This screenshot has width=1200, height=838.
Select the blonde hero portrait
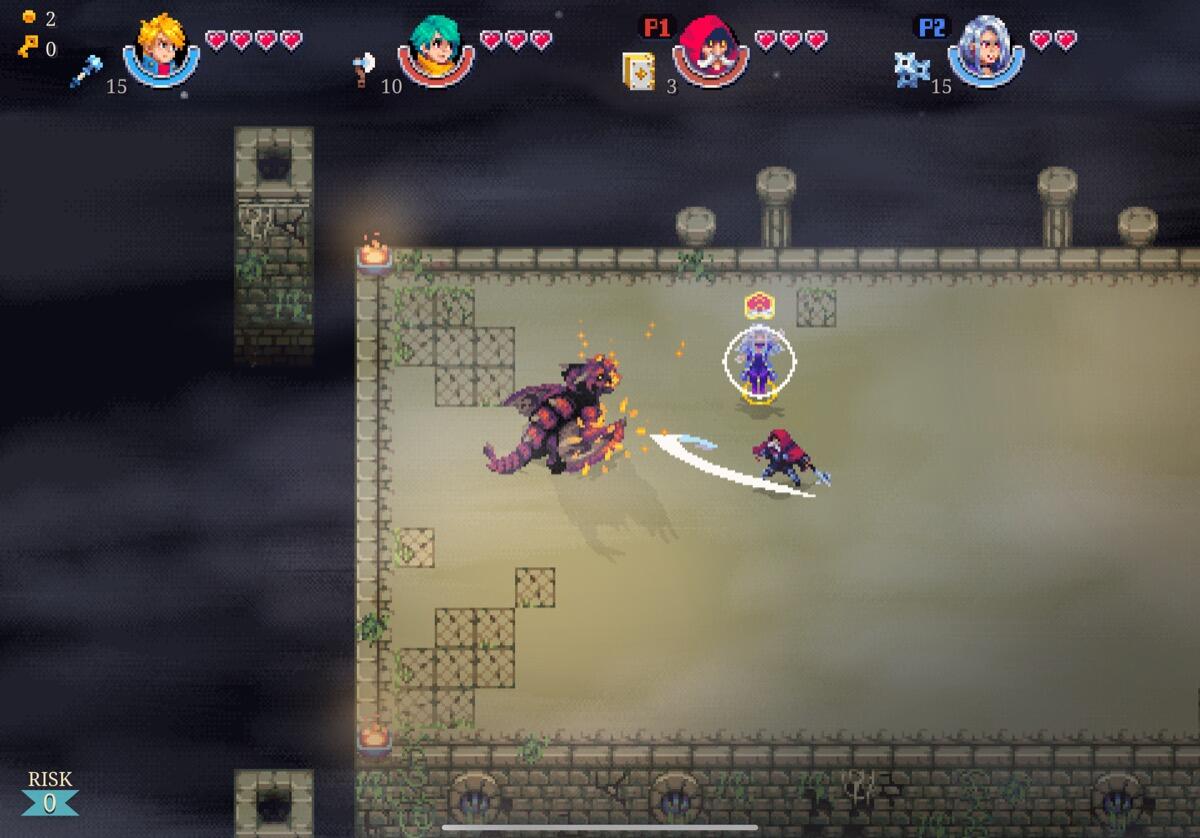(161, 49)
